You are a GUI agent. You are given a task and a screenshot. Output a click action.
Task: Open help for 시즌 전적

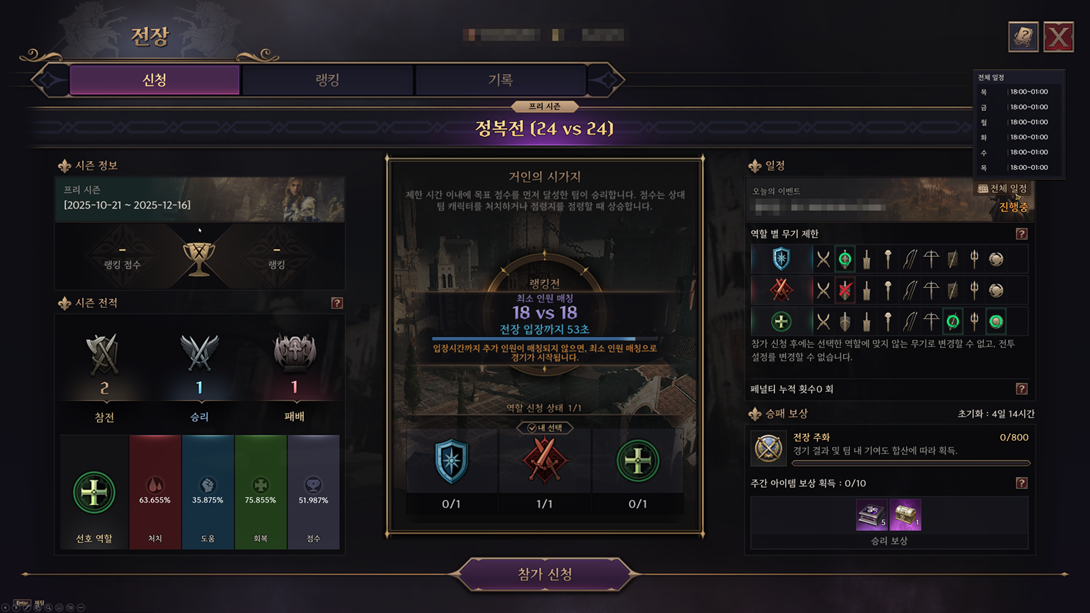coord(337,303)
